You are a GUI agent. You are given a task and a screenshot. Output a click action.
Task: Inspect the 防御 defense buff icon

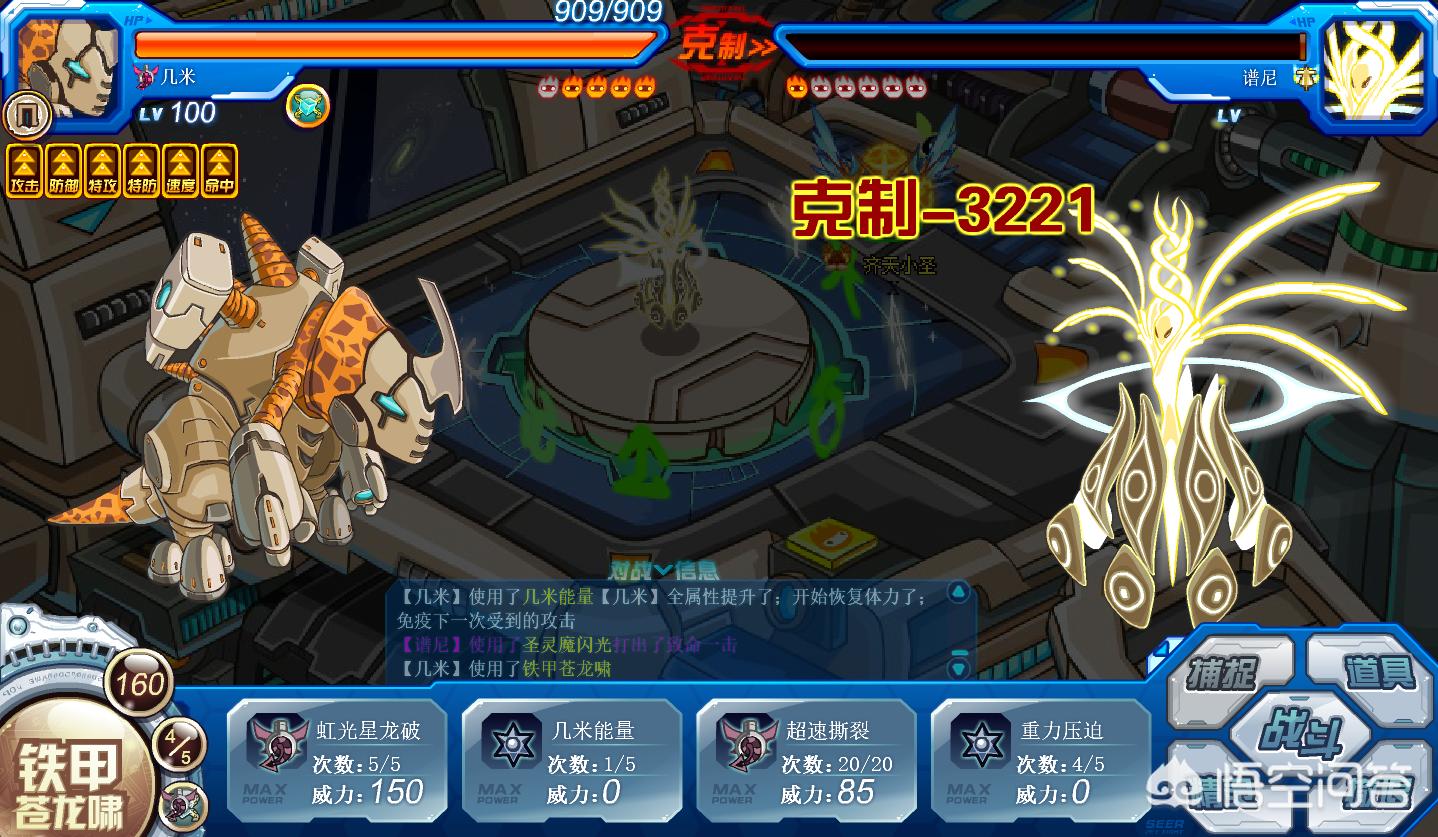coord(63,171)
